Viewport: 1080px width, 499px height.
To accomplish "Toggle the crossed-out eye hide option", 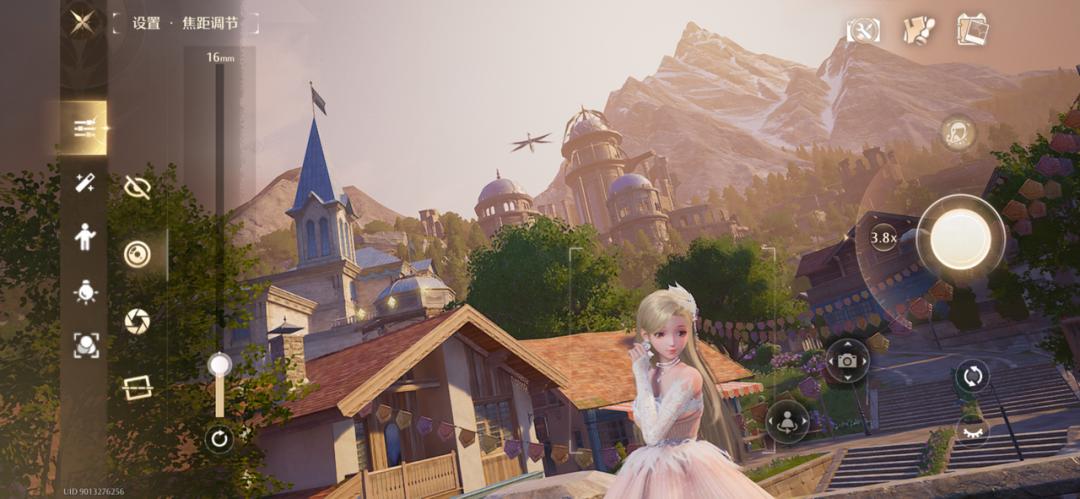I will (x=137, y=187).
